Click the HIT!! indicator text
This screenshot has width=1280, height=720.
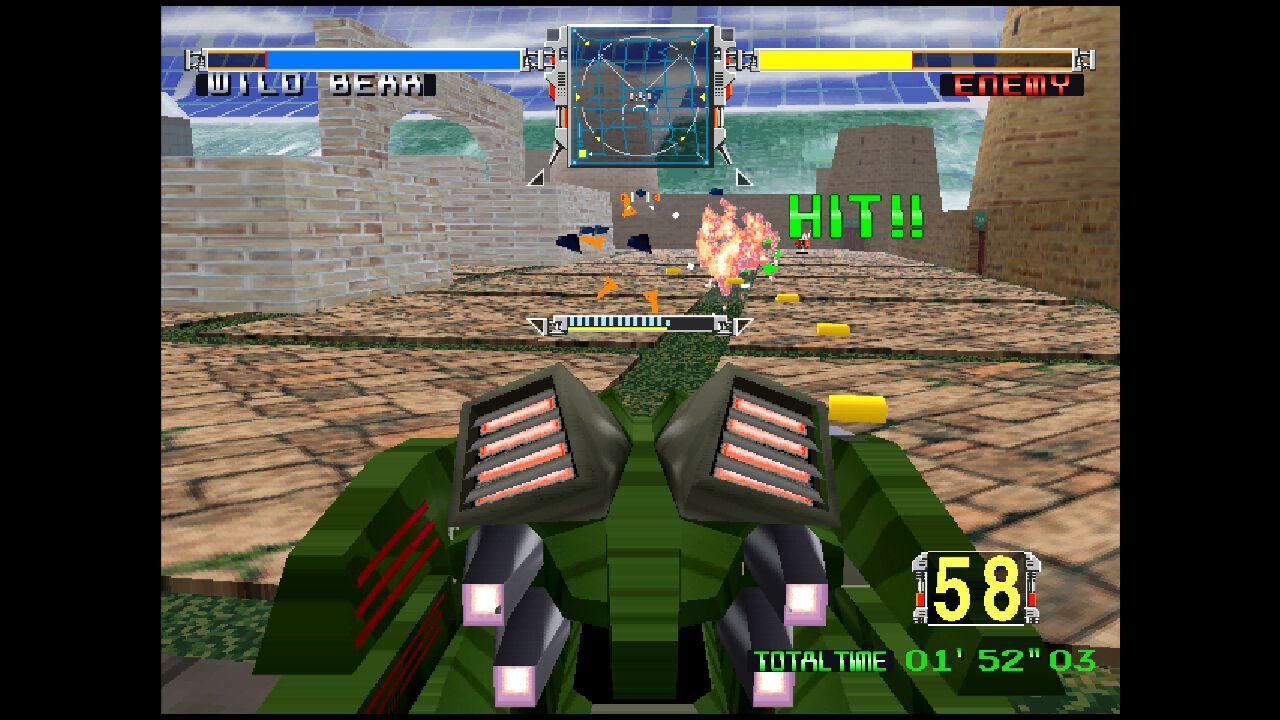click(x=855, y=213)
